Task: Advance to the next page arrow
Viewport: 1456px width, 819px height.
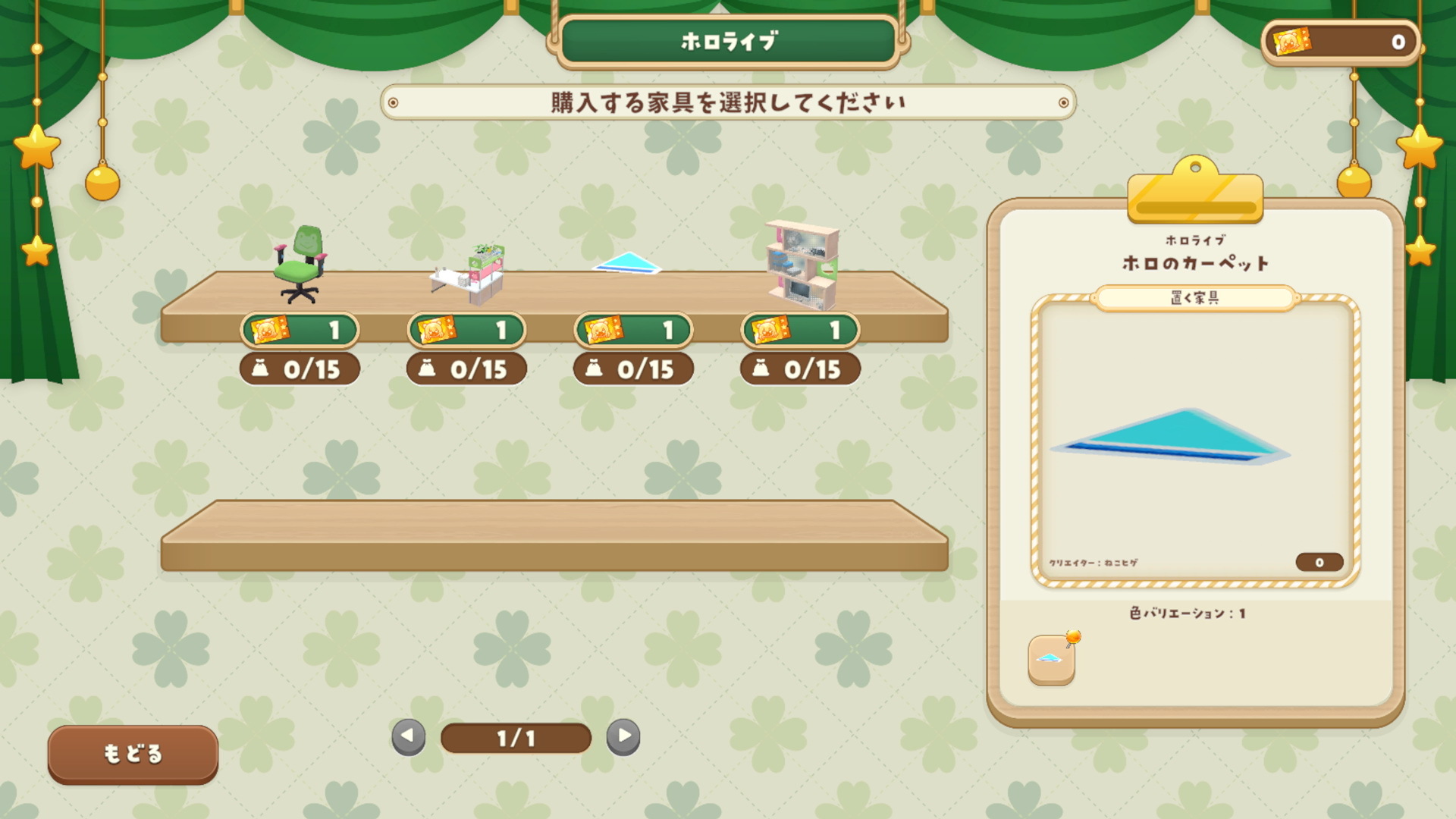Action: point(623,736)
